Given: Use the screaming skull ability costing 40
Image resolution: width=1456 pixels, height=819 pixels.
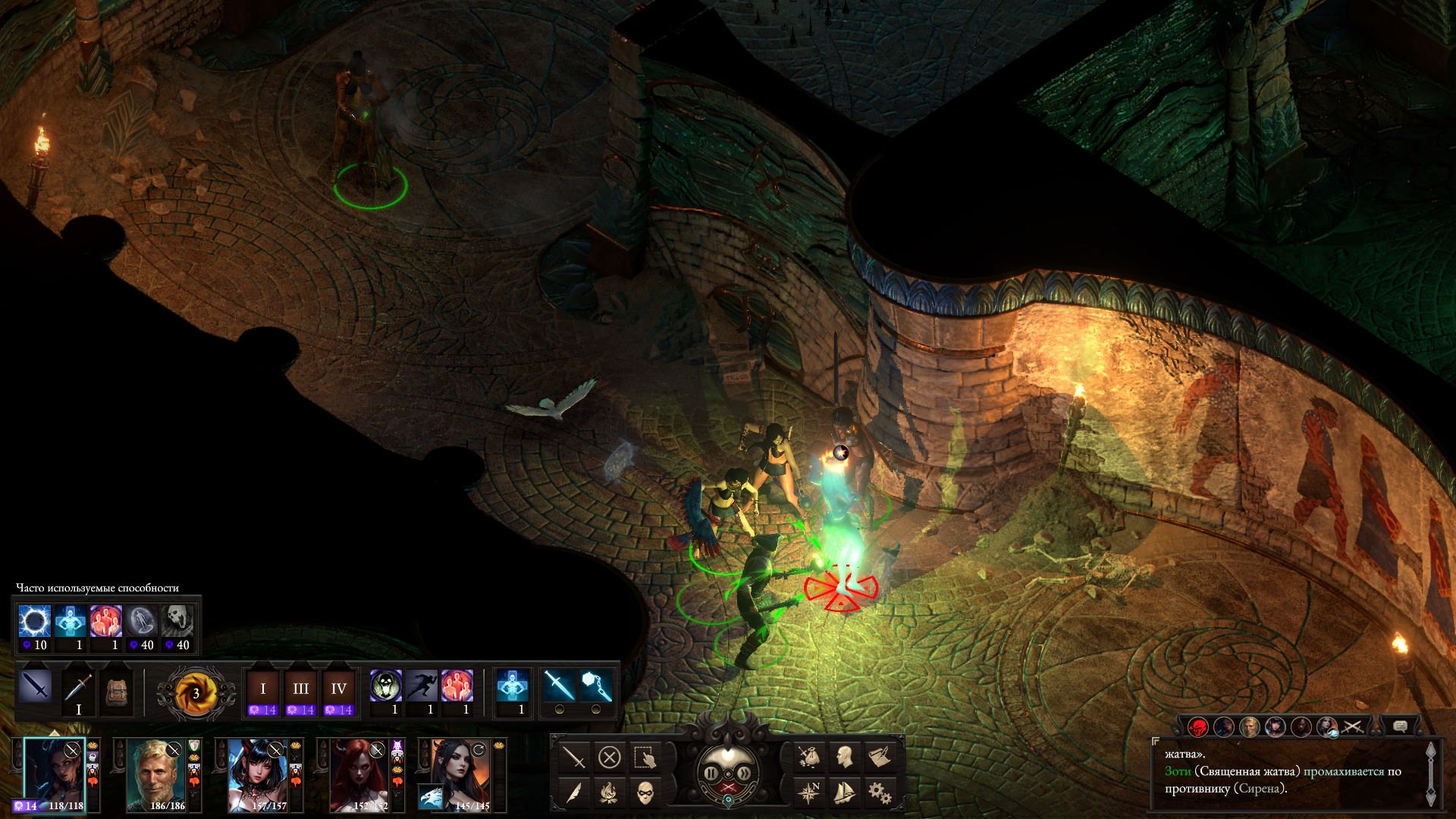Looking at the screenshot, I should click(x=177, y=622).
